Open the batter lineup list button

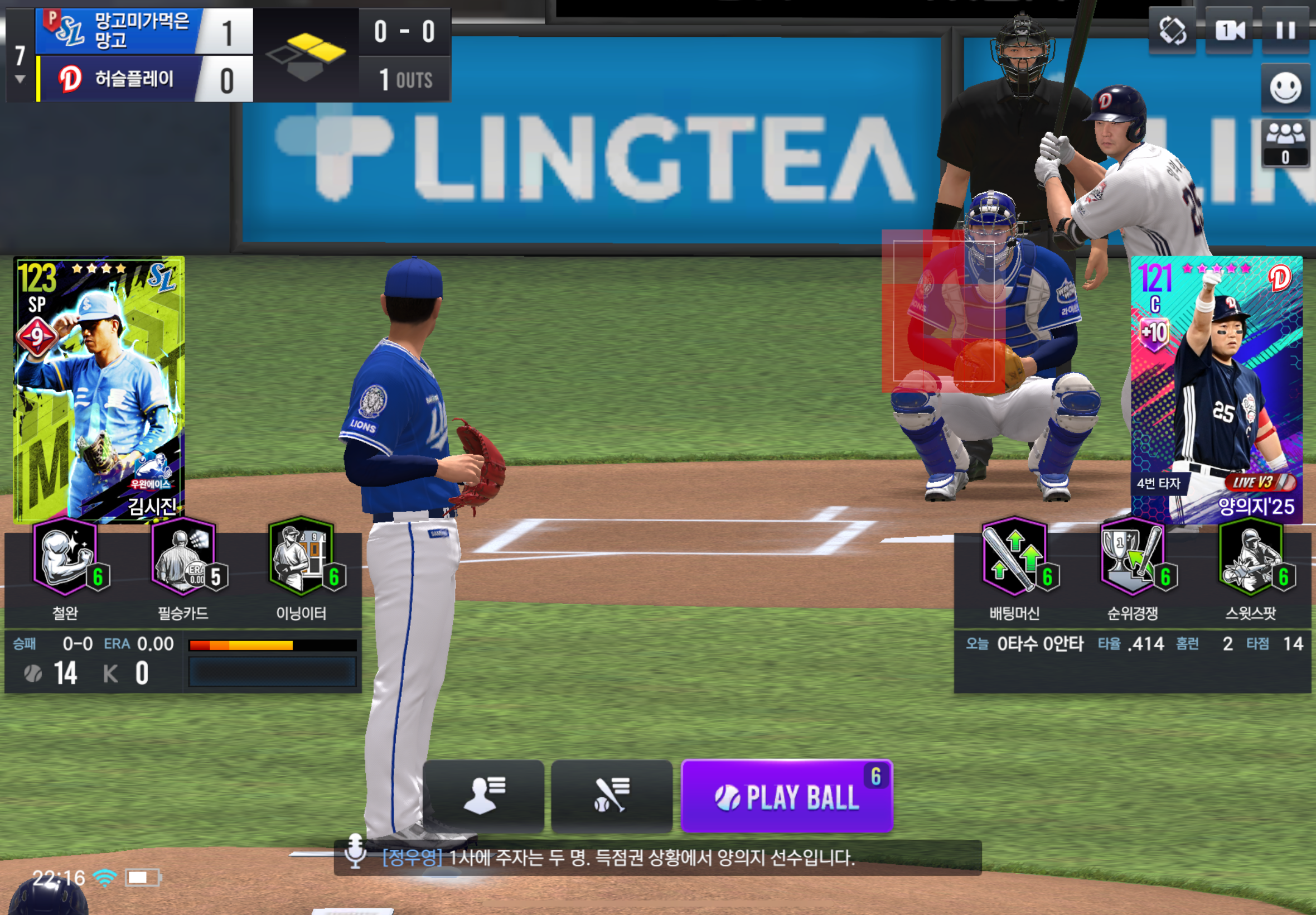(611, 796)
